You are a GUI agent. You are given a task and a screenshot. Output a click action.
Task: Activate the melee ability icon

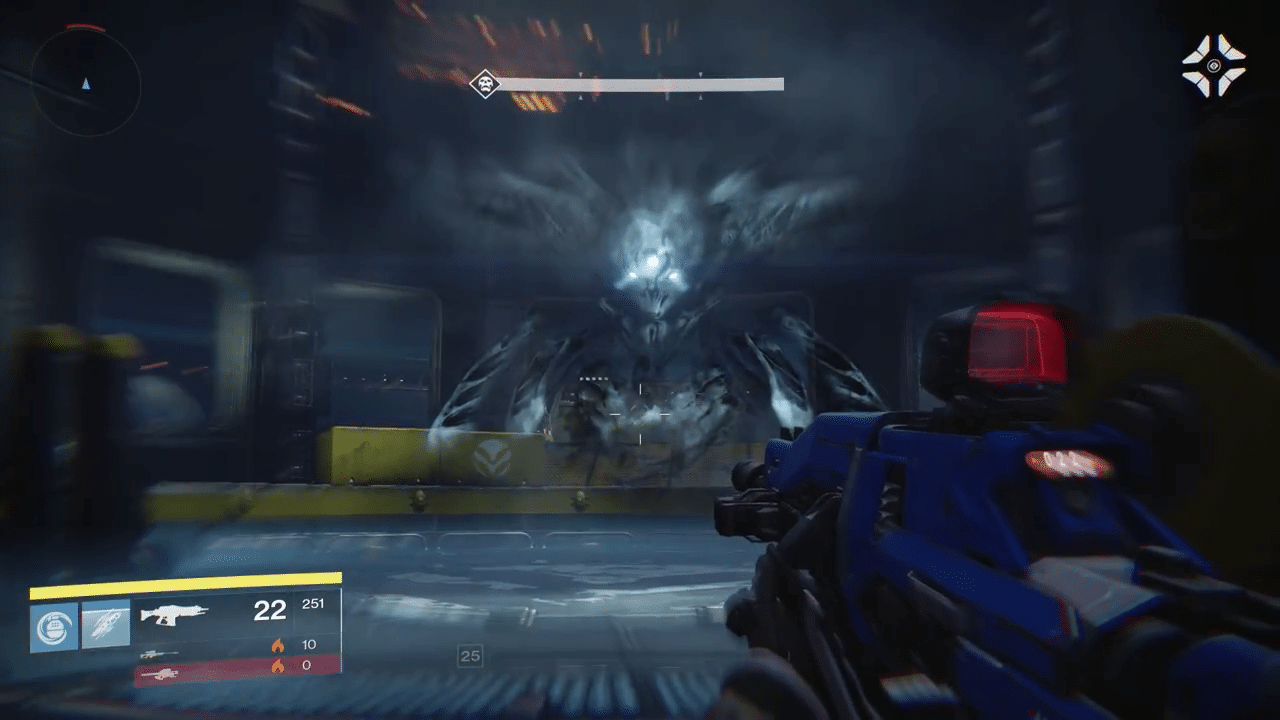pyautogui.click(x=106, y=625)
